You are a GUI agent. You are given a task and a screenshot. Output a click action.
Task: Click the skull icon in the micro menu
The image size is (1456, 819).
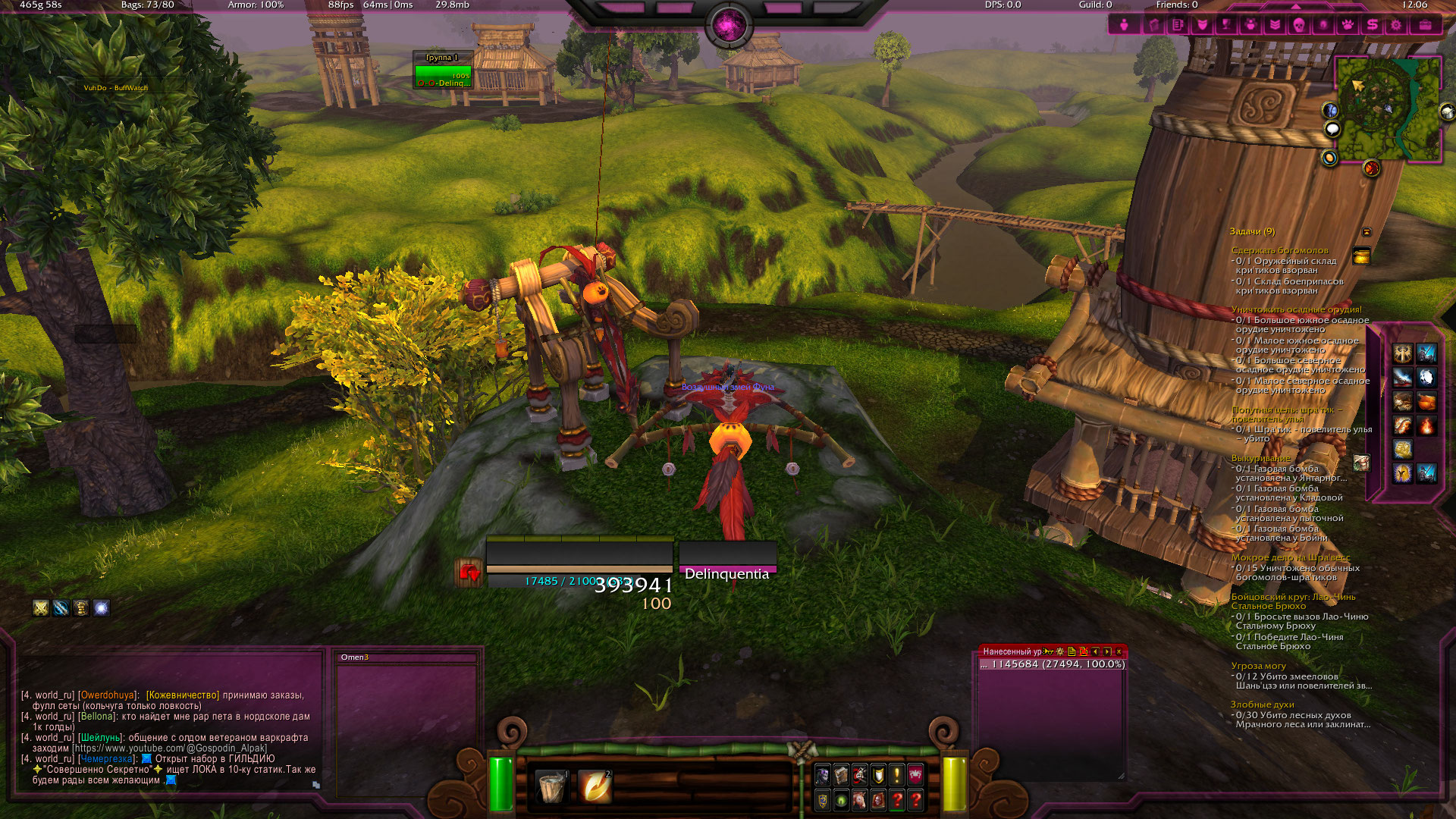[1298, 25]
